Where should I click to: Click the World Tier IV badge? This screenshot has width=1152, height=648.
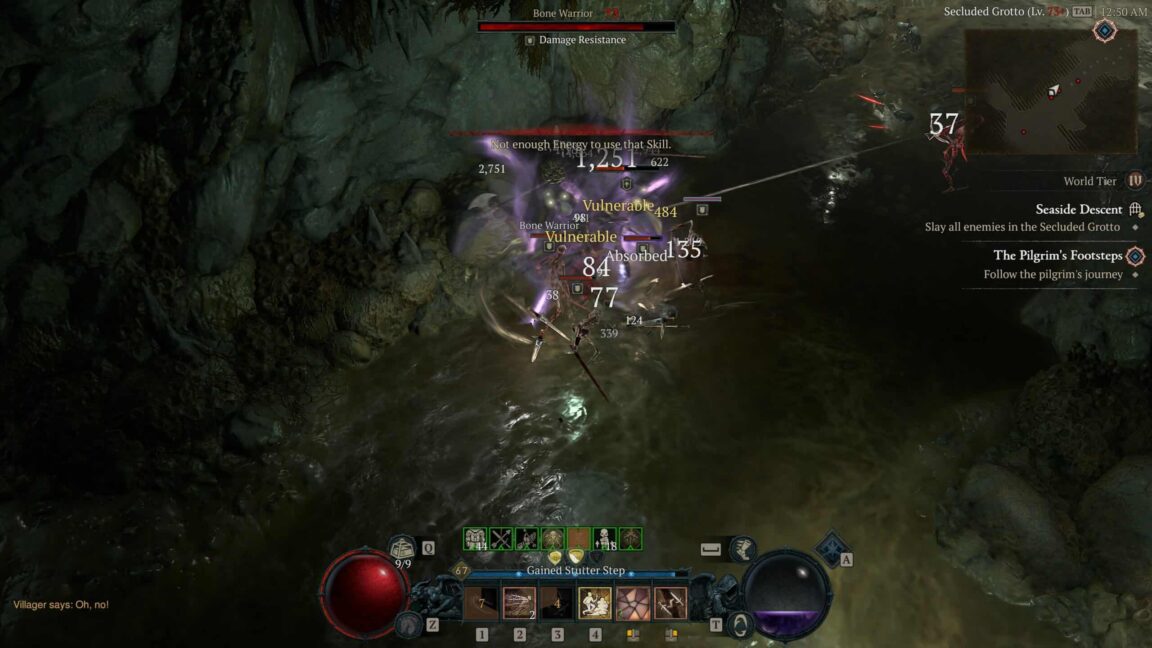1135,181
